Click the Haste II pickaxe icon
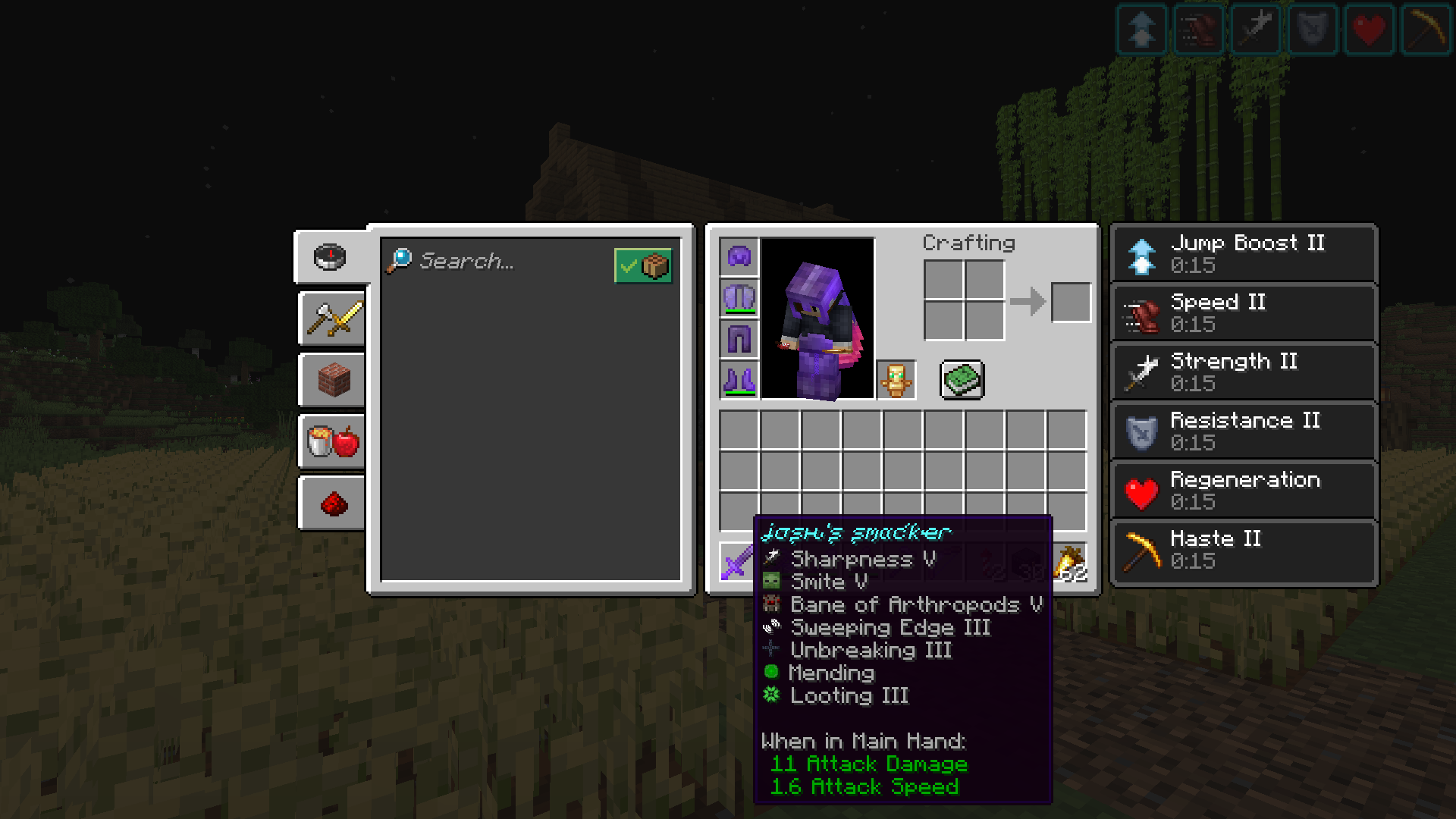Viewport: 1456px width, 819px height. (x=1140, y=551)
